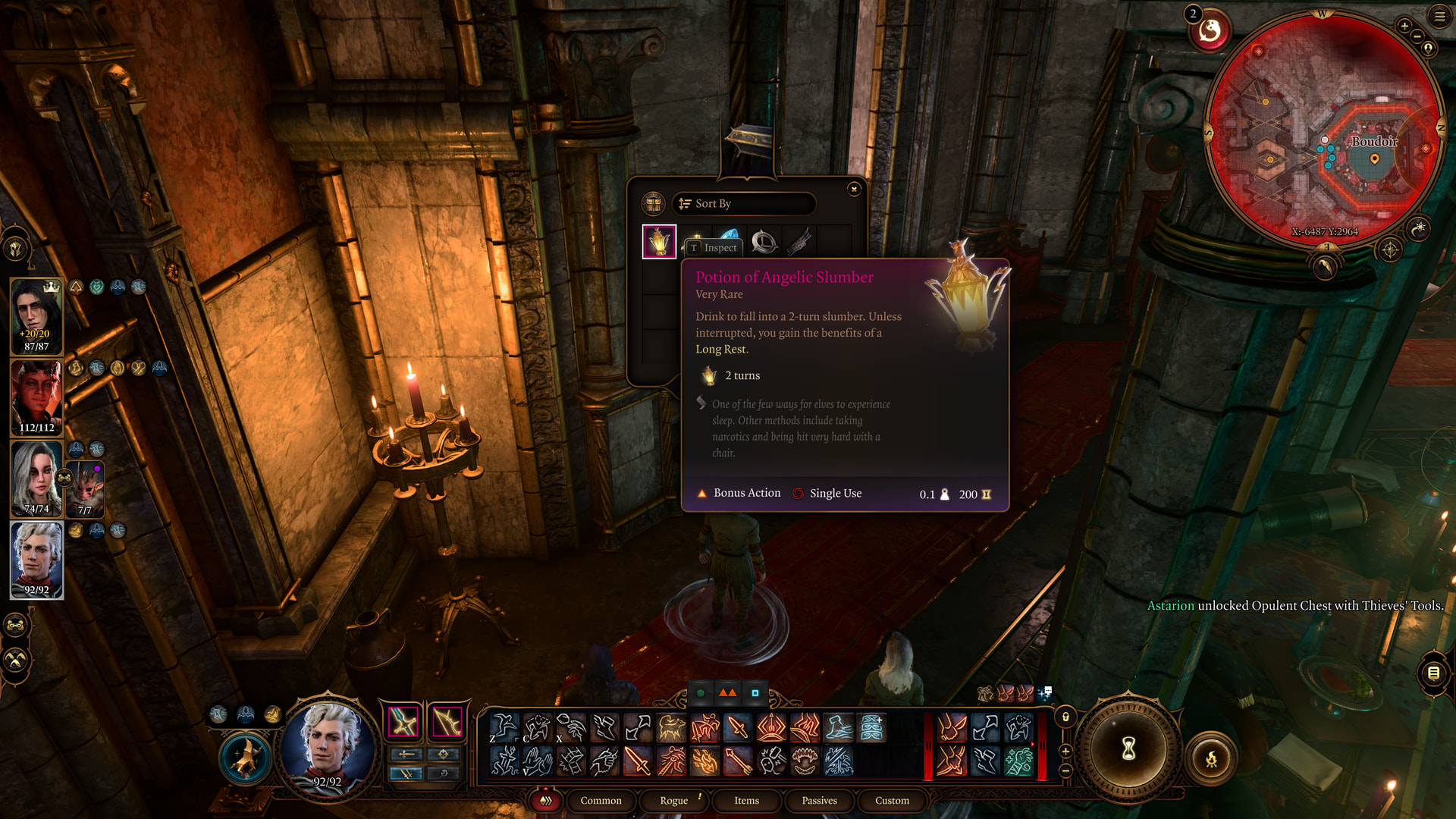Pick the ring item in the chest
The height and width of the screenshot is (819, 1456).
(x=764, y=242)
